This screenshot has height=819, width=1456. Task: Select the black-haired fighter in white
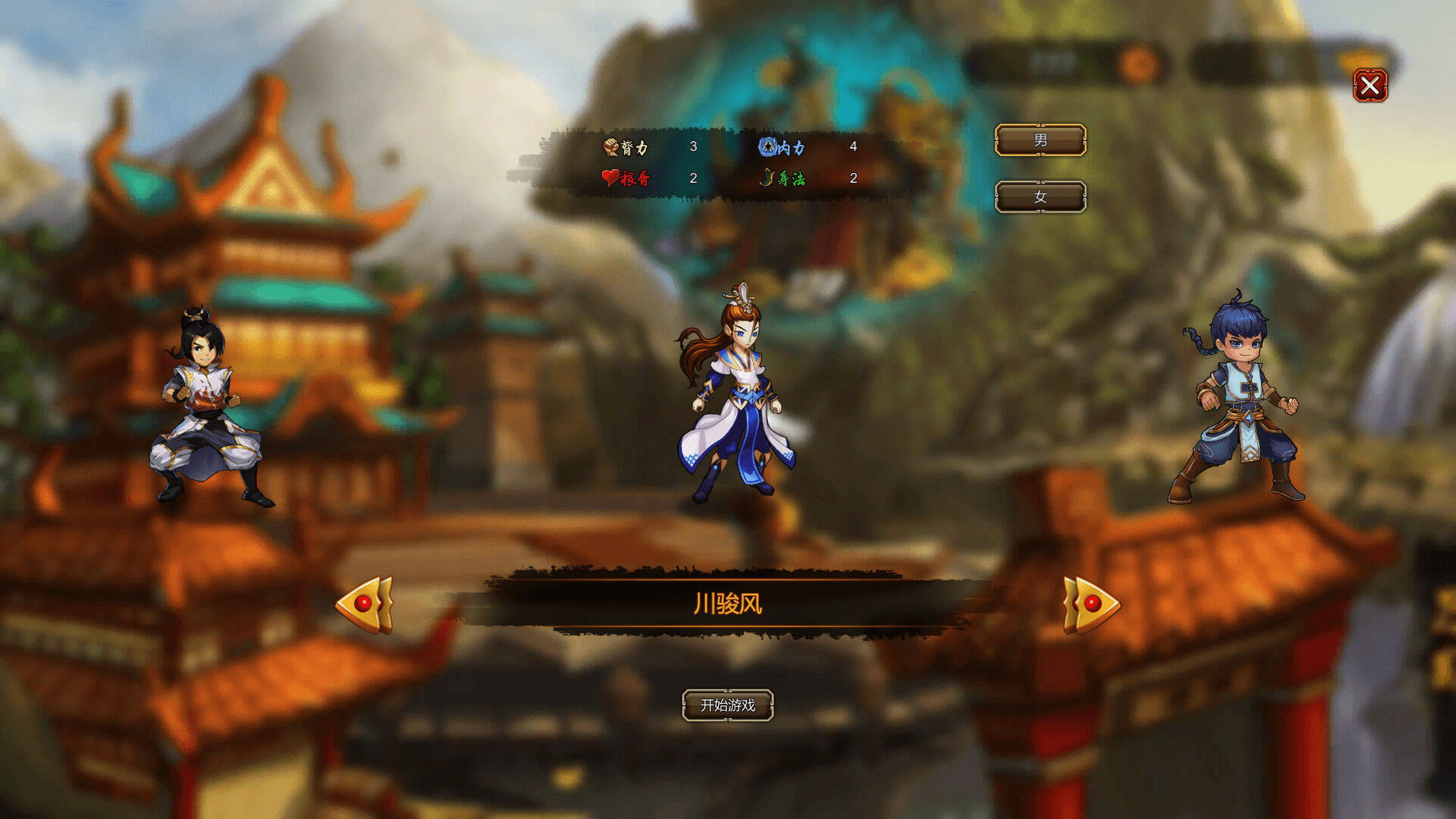click(x=206, y=409)
